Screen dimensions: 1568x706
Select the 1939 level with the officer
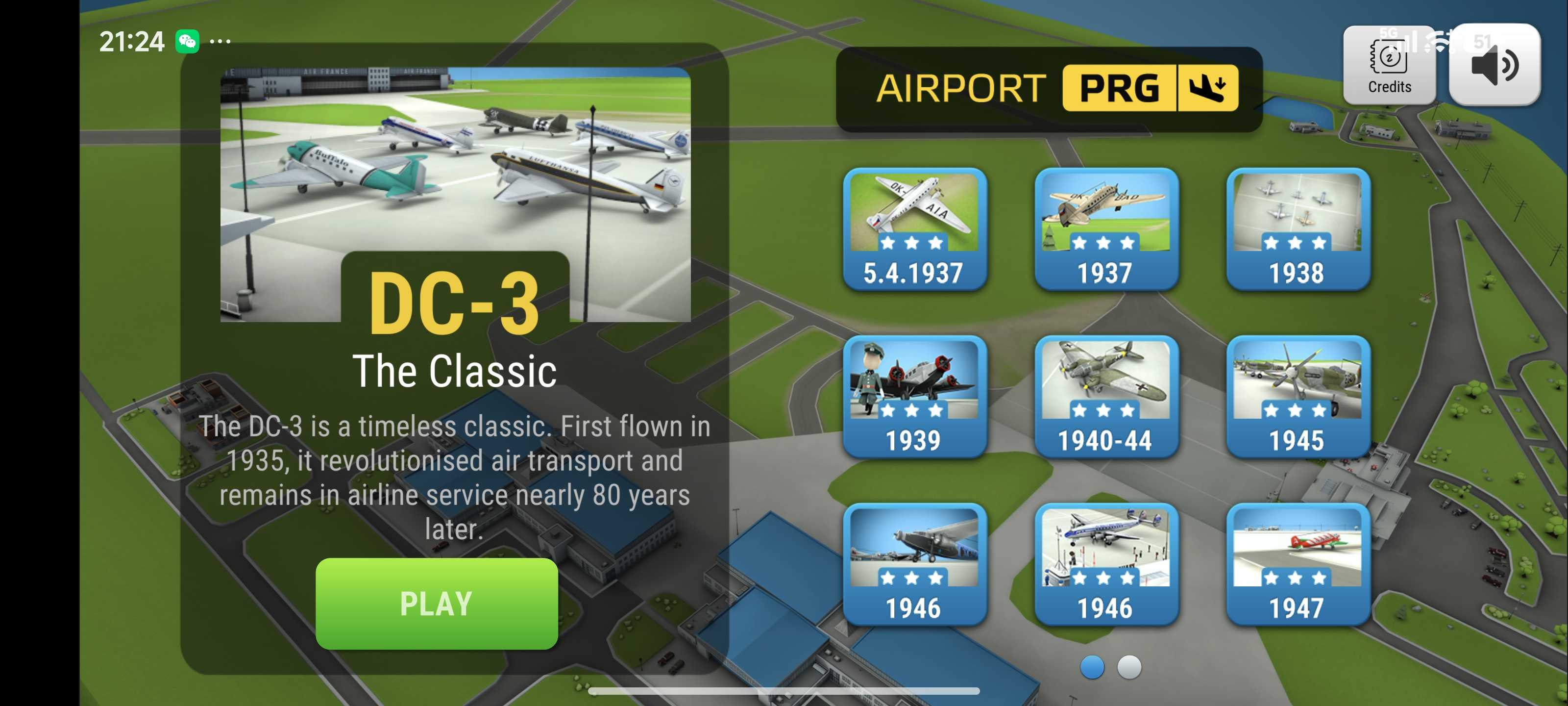tap(914, 397)
